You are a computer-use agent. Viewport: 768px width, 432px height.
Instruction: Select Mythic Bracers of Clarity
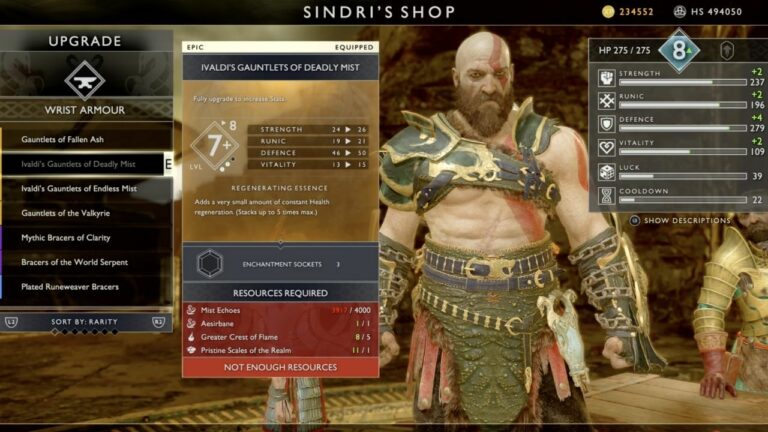pyautogui.click(x=66, y=238)
